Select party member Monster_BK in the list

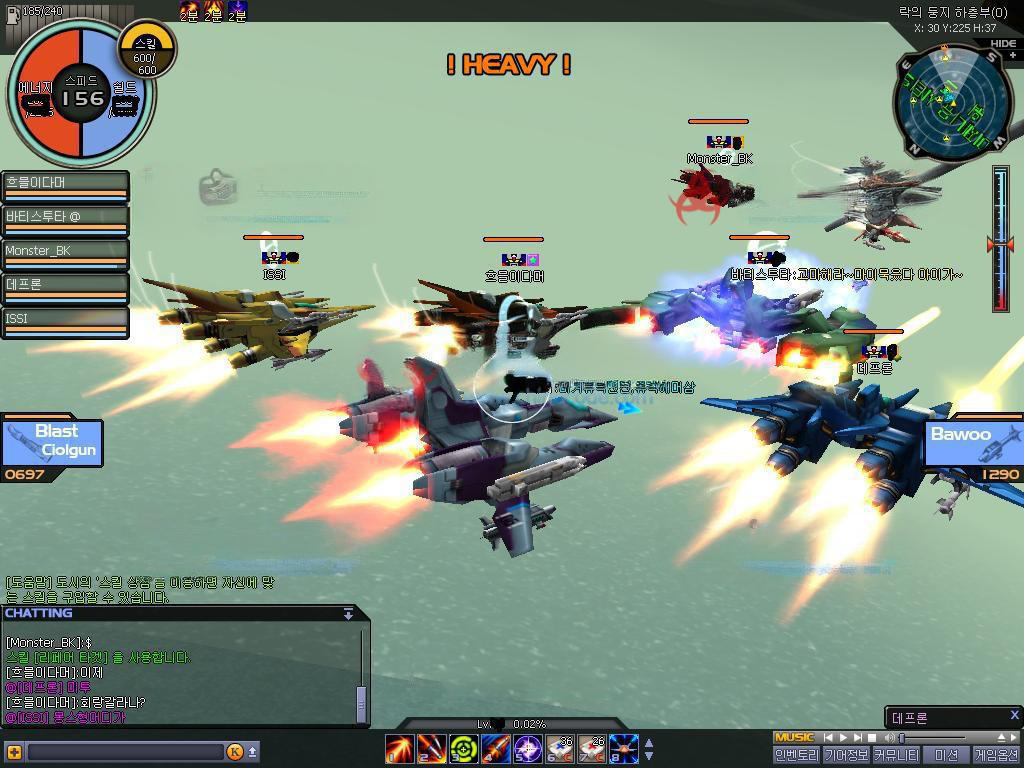[65, 253]
